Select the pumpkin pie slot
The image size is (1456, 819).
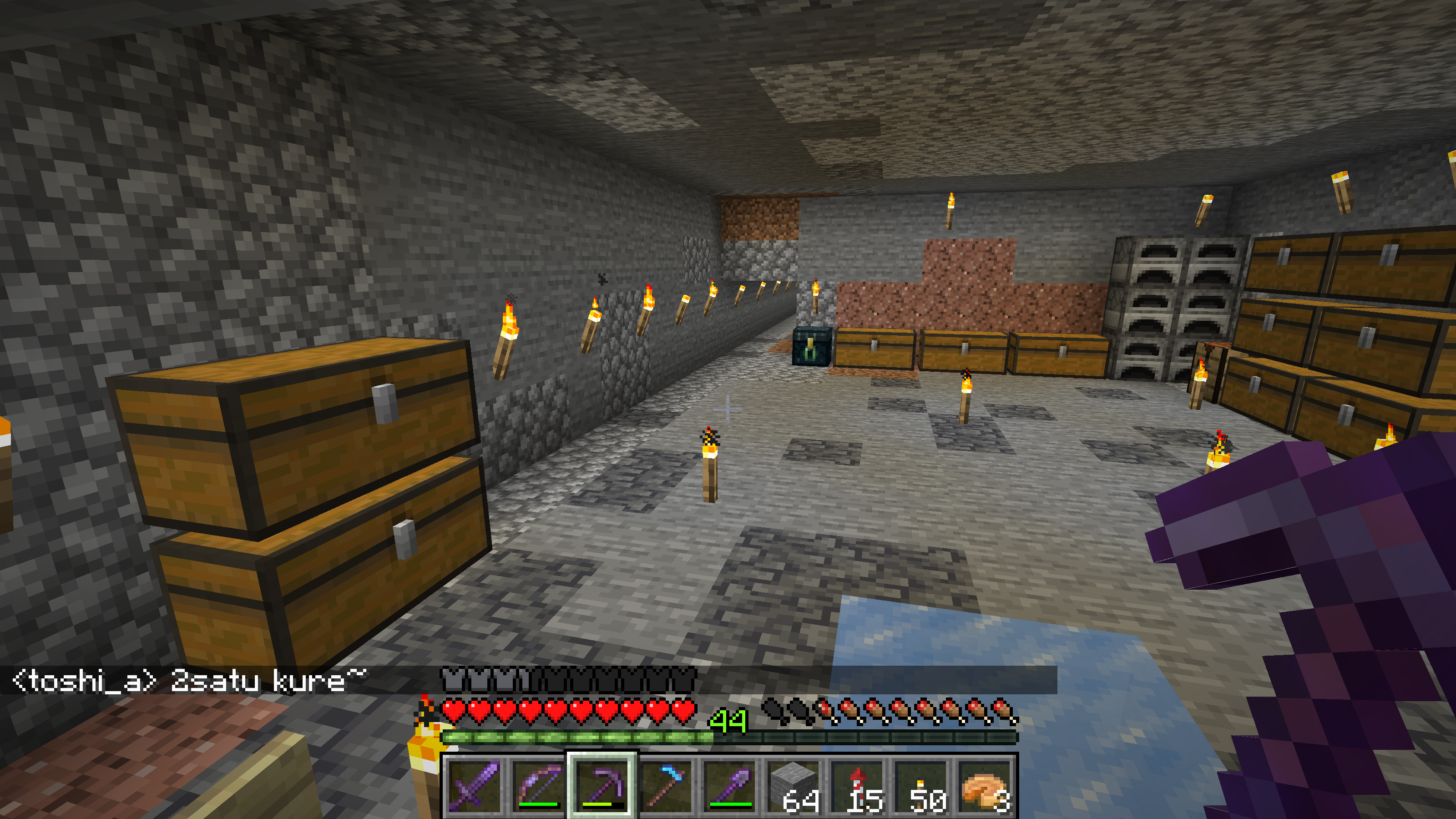coord(986,784)
